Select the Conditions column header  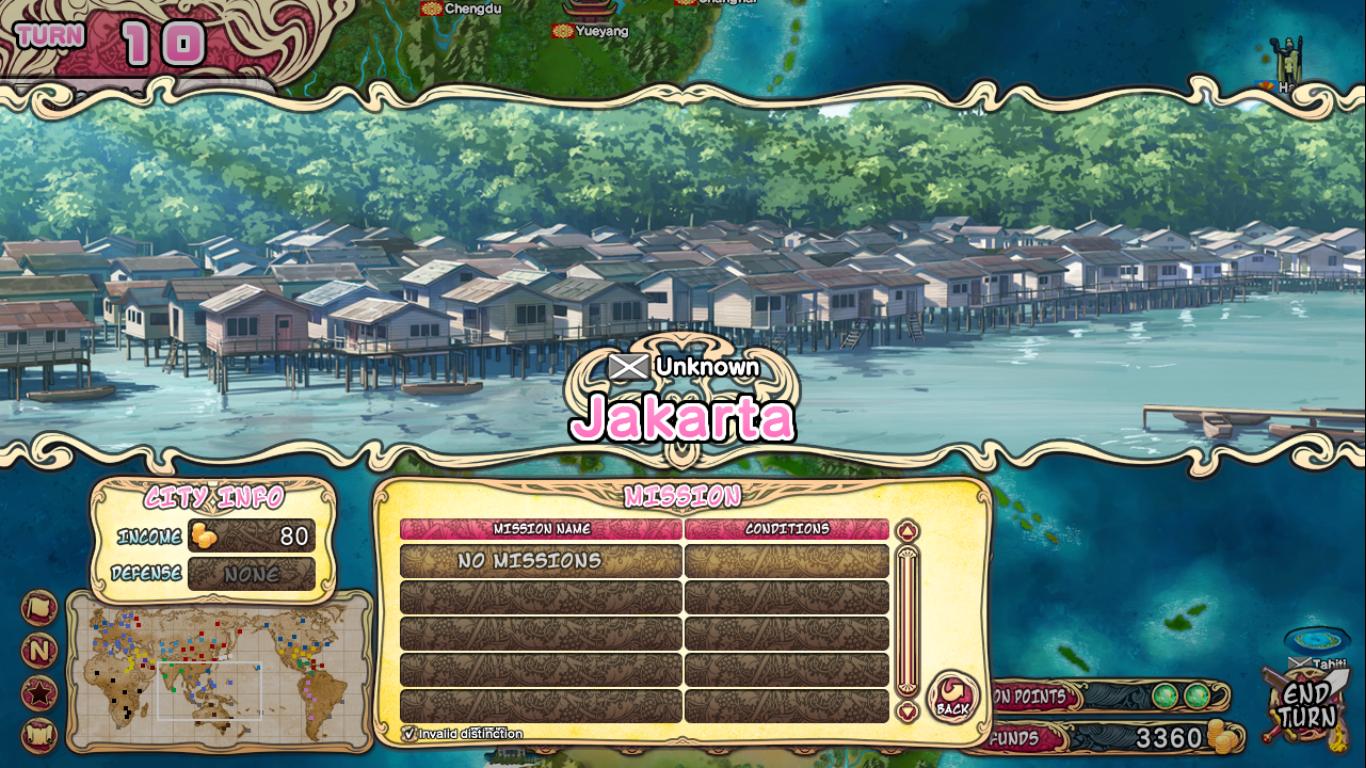pyautogui.click(x=787, y=529)
